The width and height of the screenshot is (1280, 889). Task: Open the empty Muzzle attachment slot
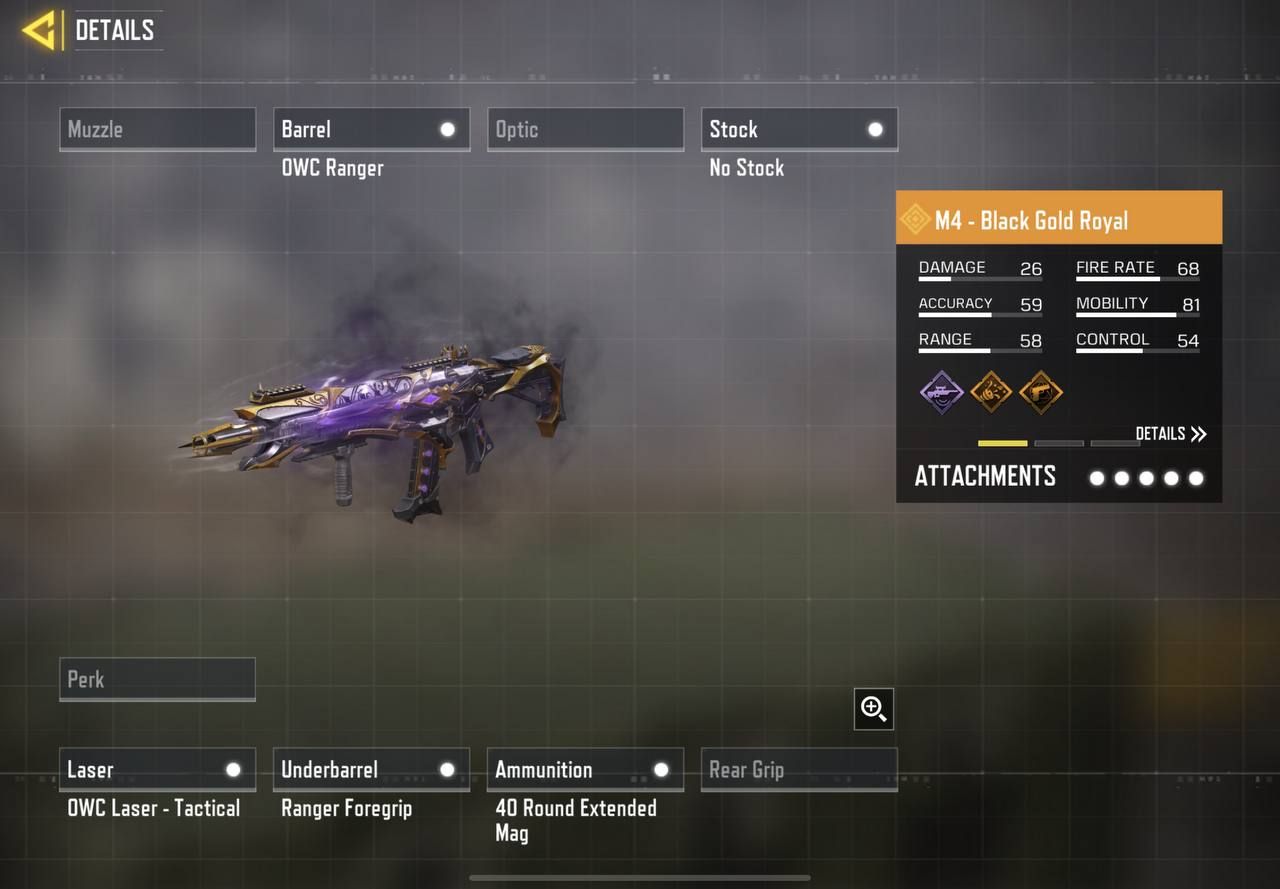click(157, 130)
